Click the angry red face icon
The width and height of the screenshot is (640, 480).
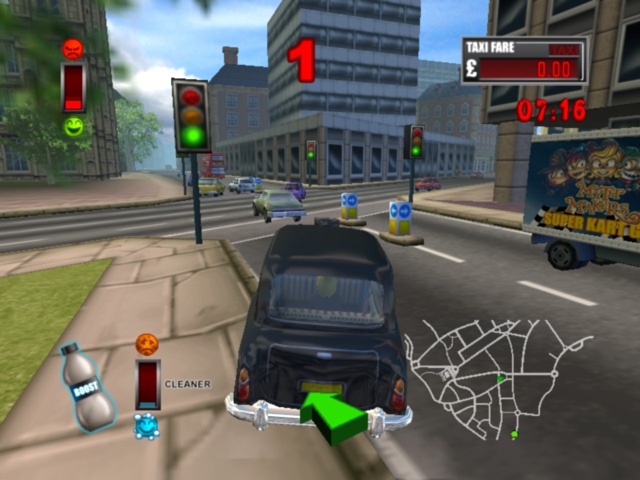pyautogui.click(x=72, y=48)
